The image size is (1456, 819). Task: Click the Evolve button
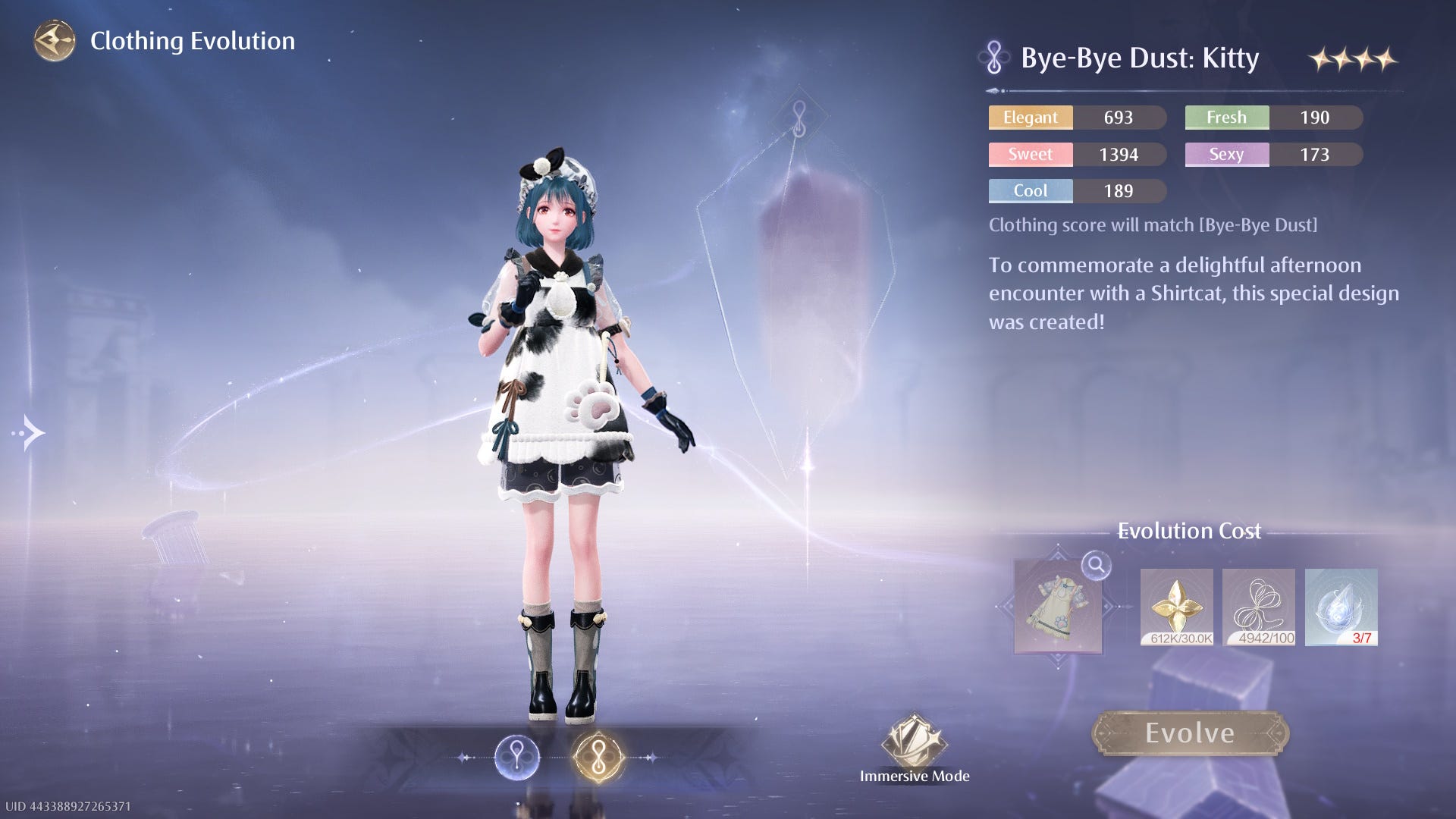click(x=1190, y=733)
